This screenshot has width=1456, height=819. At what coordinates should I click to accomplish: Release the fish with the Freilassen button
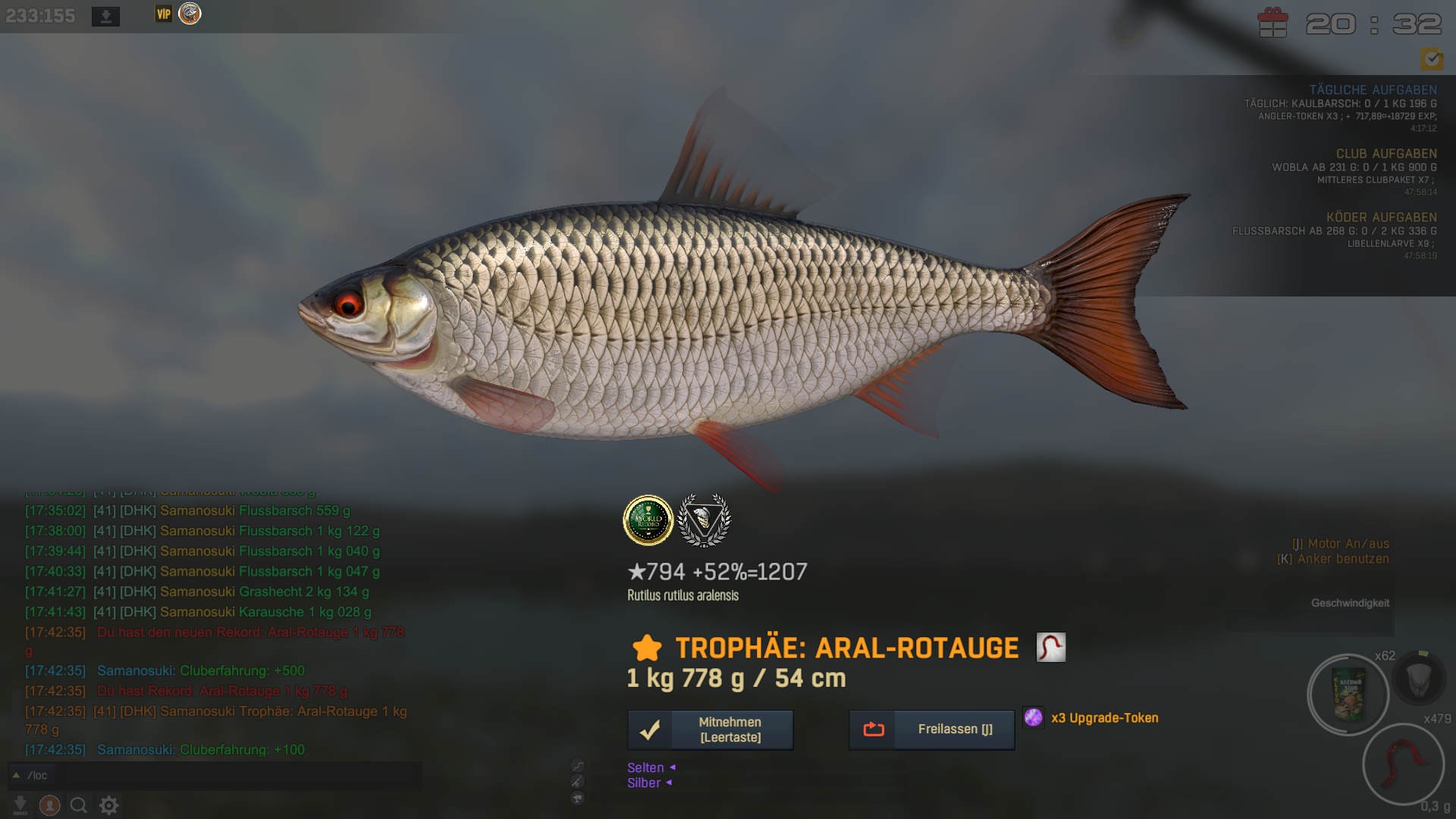(931, 730)
